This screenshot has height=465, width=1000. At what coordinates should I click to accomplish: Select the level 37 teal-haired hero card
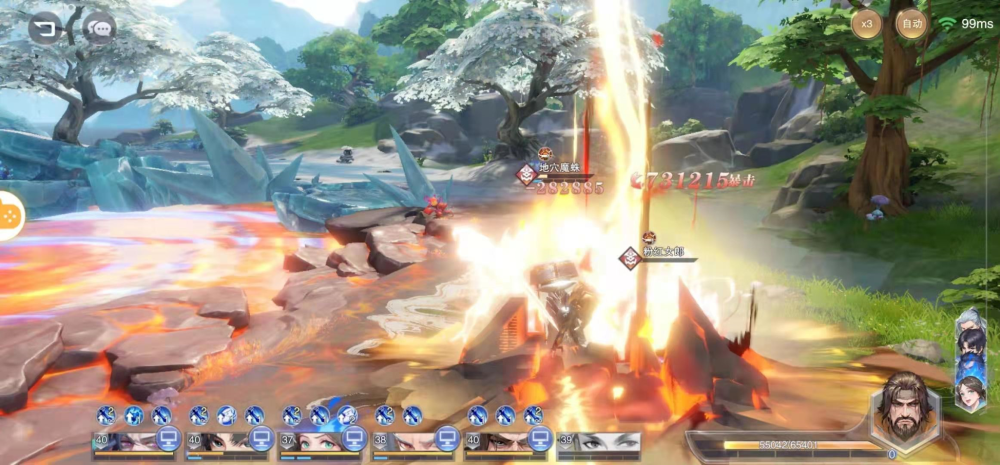pyautogui.click(x=320, y=442)
